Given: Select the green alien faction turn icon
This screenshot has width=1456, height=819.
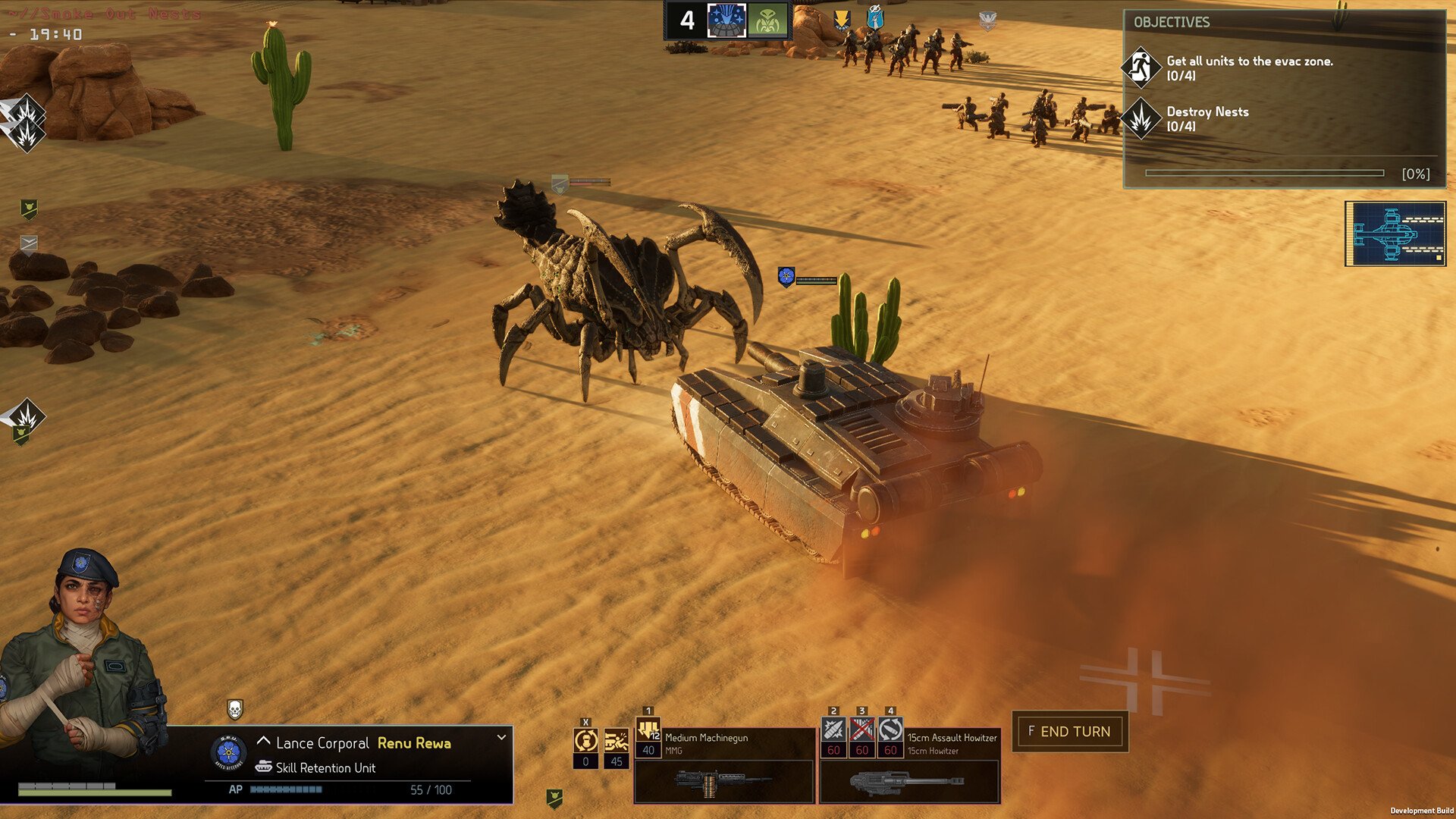Looking at the screenshot, I should click(767, 20).
